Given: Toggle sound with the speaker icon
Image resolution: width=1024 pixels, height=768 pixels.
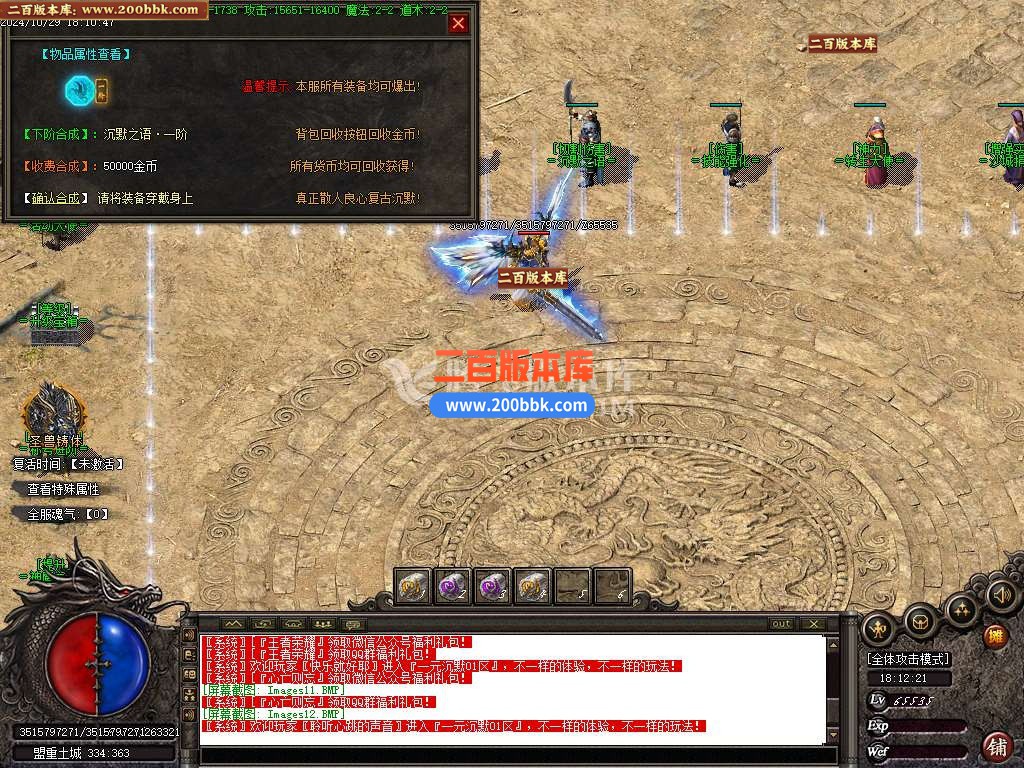Looking at the screenshot, I should [x=1000, y=596].
